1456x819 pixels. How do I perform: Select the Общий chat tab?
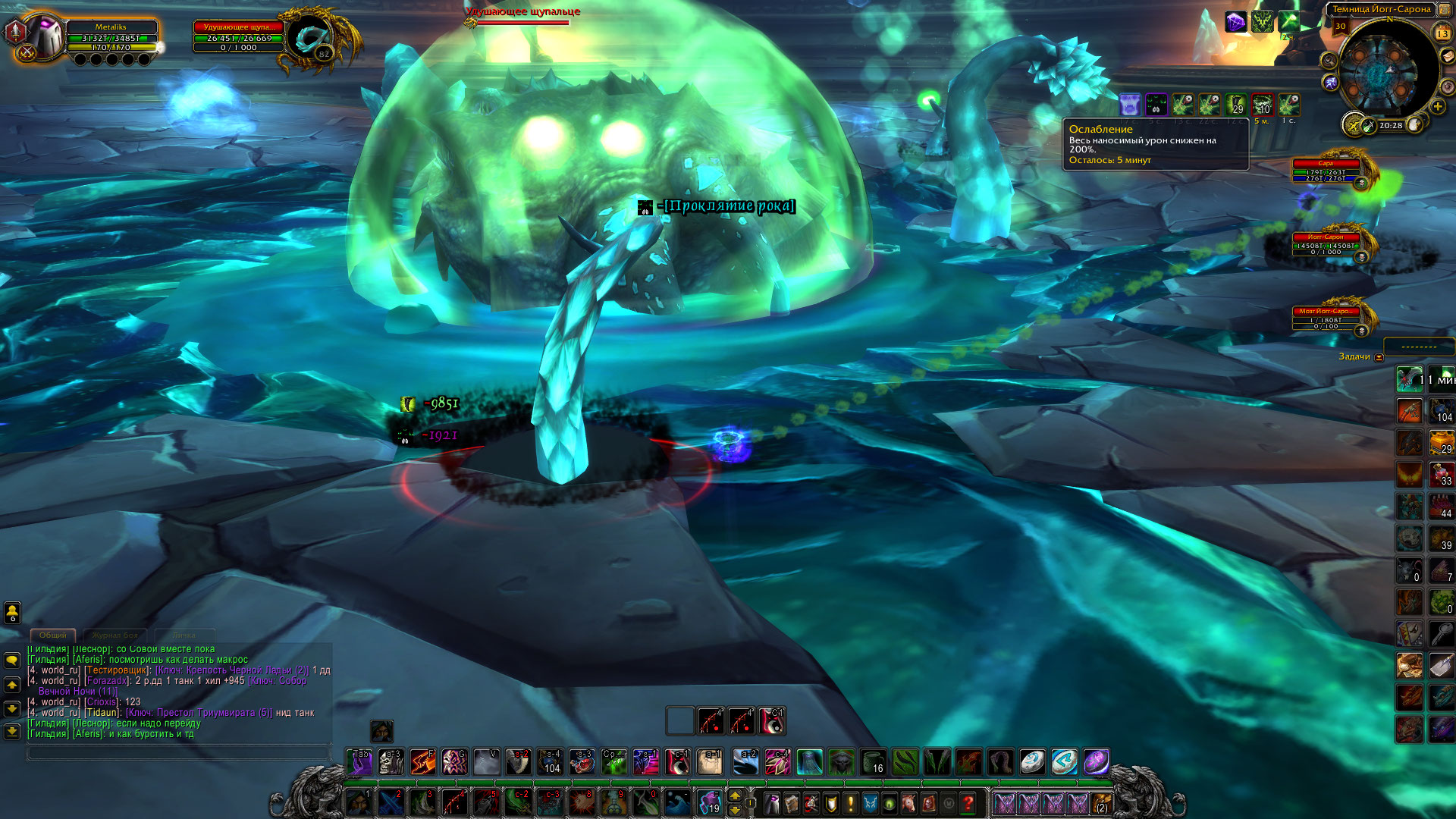point(53,635)
